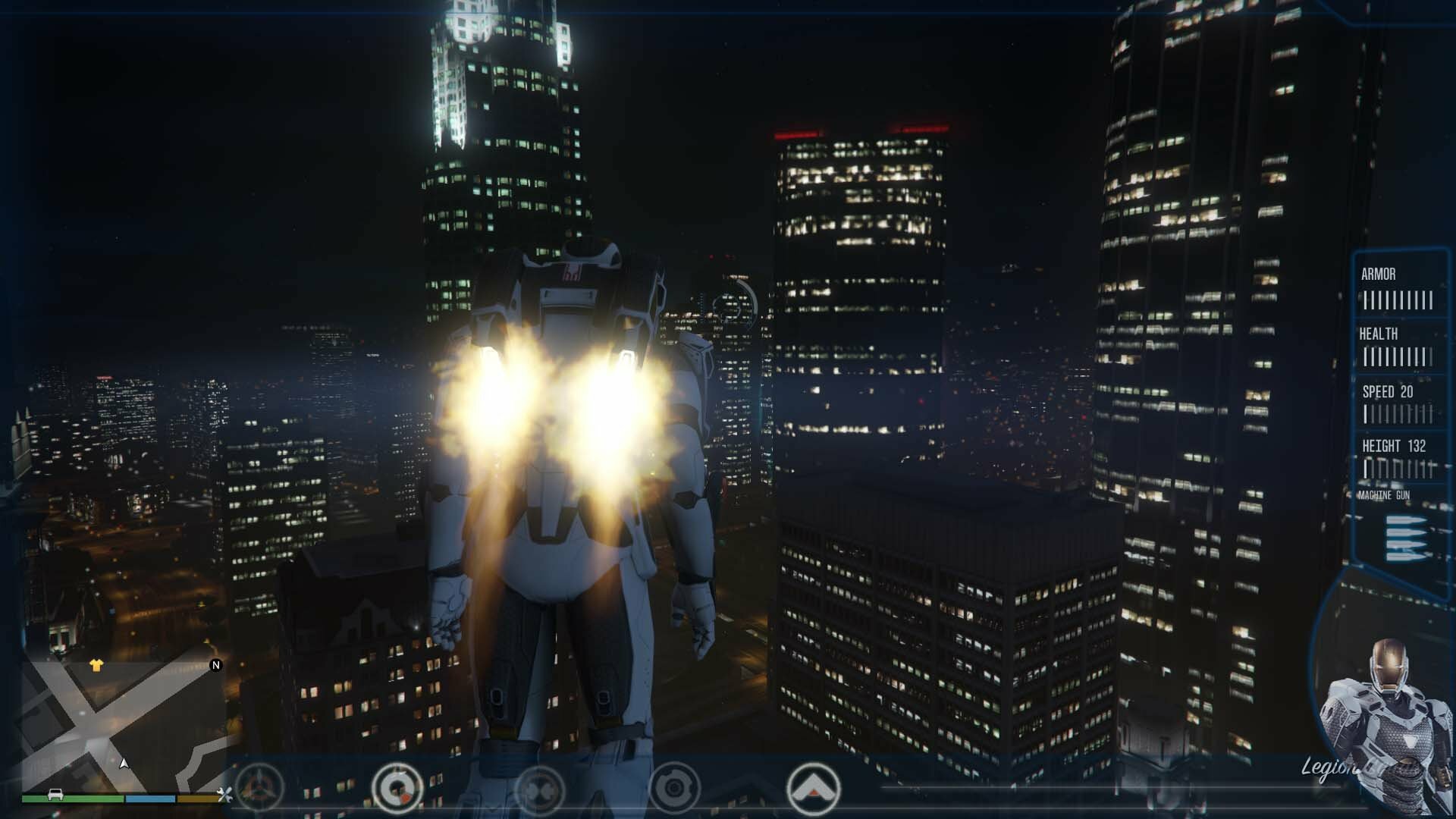Select the machine gun bullets weapon icon
The height and width of the screenshot is (819, 1456).
point(1405,538)
